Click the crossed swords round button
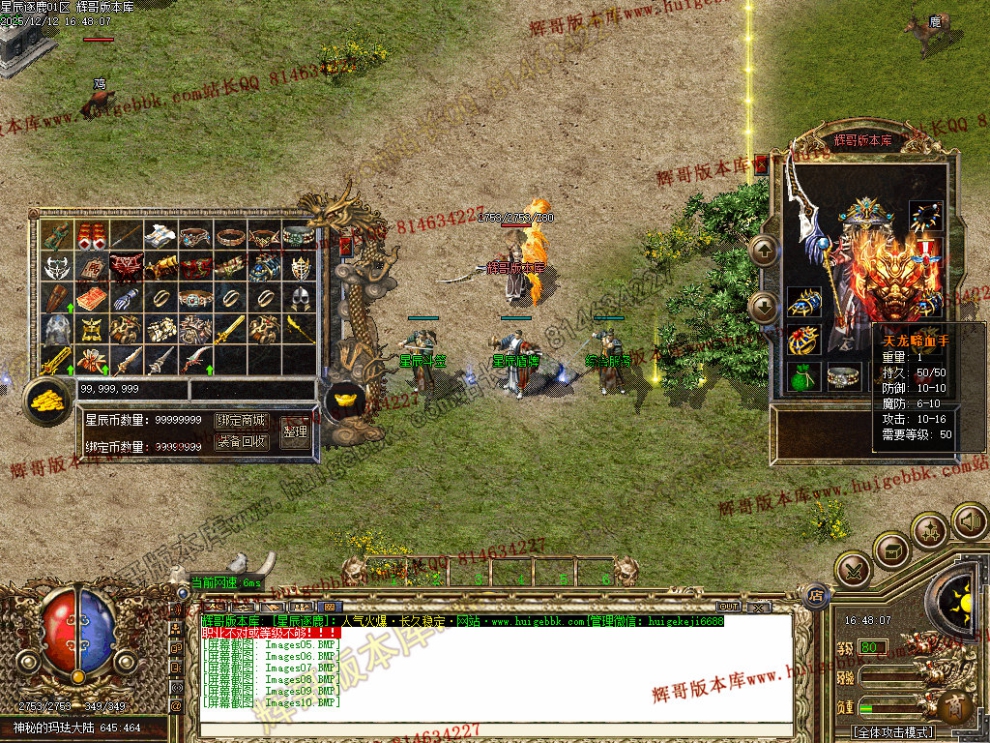Screen dimensions: 990x743 853,569
